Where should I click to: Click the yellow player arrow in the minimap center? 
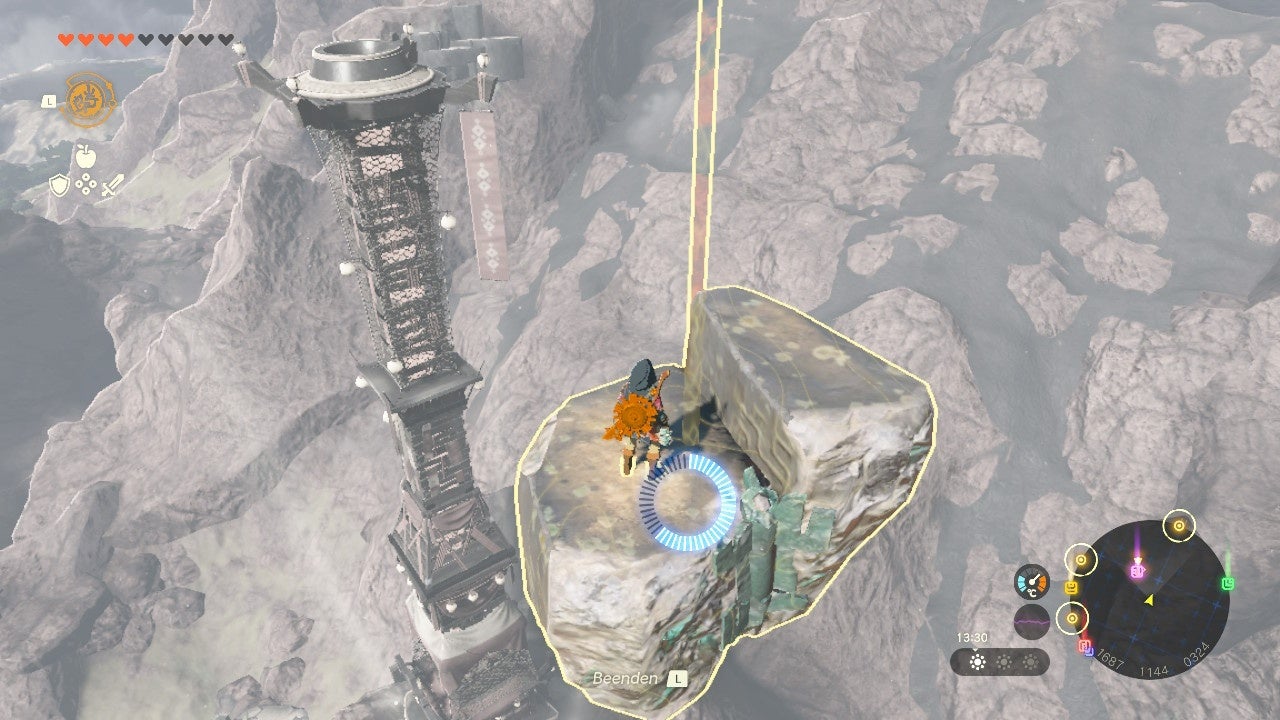click(1148, 600)
